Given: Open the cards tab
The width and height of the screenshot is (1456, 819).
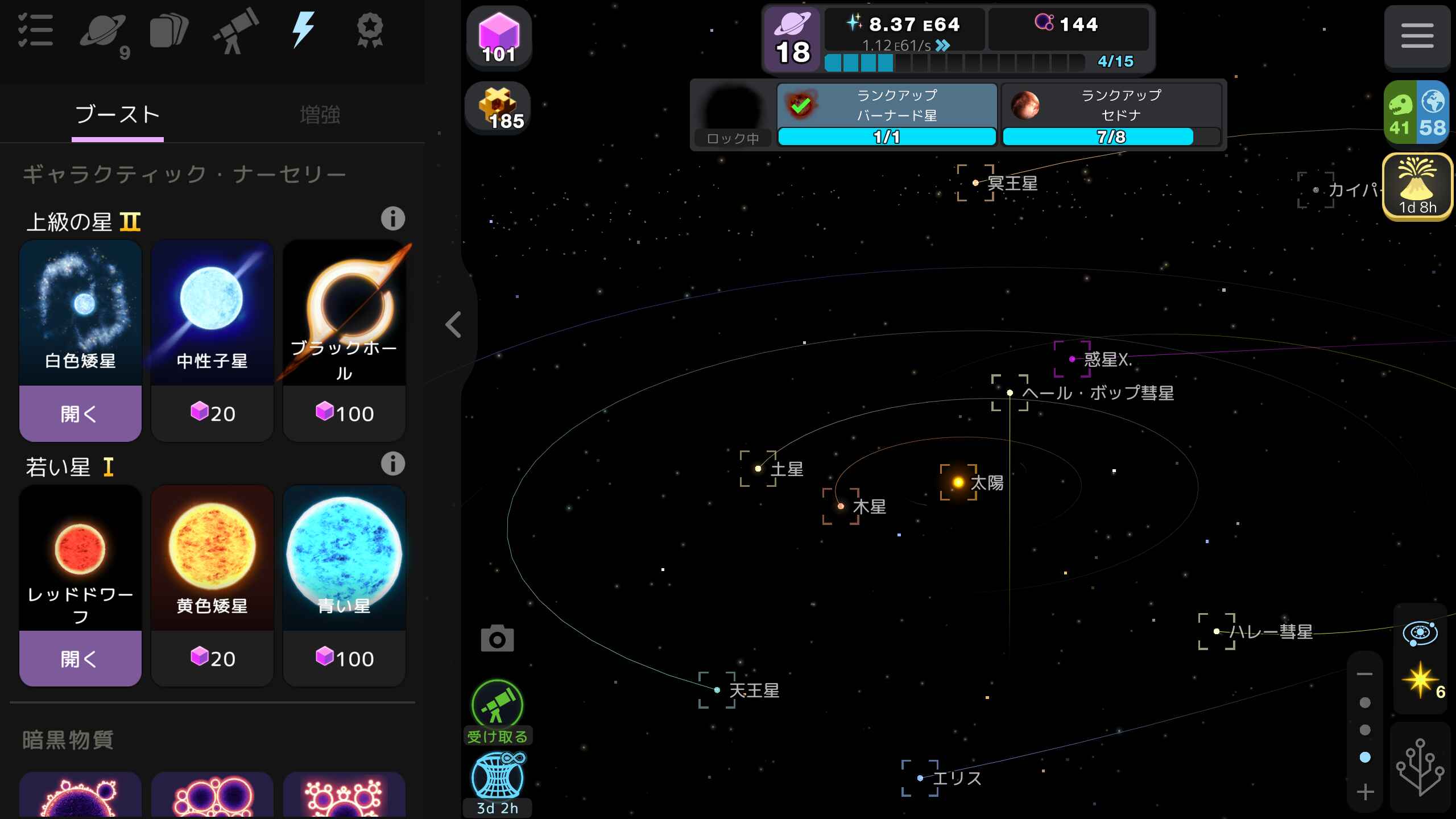Looking at the screenshot, I should click(168, 32).
